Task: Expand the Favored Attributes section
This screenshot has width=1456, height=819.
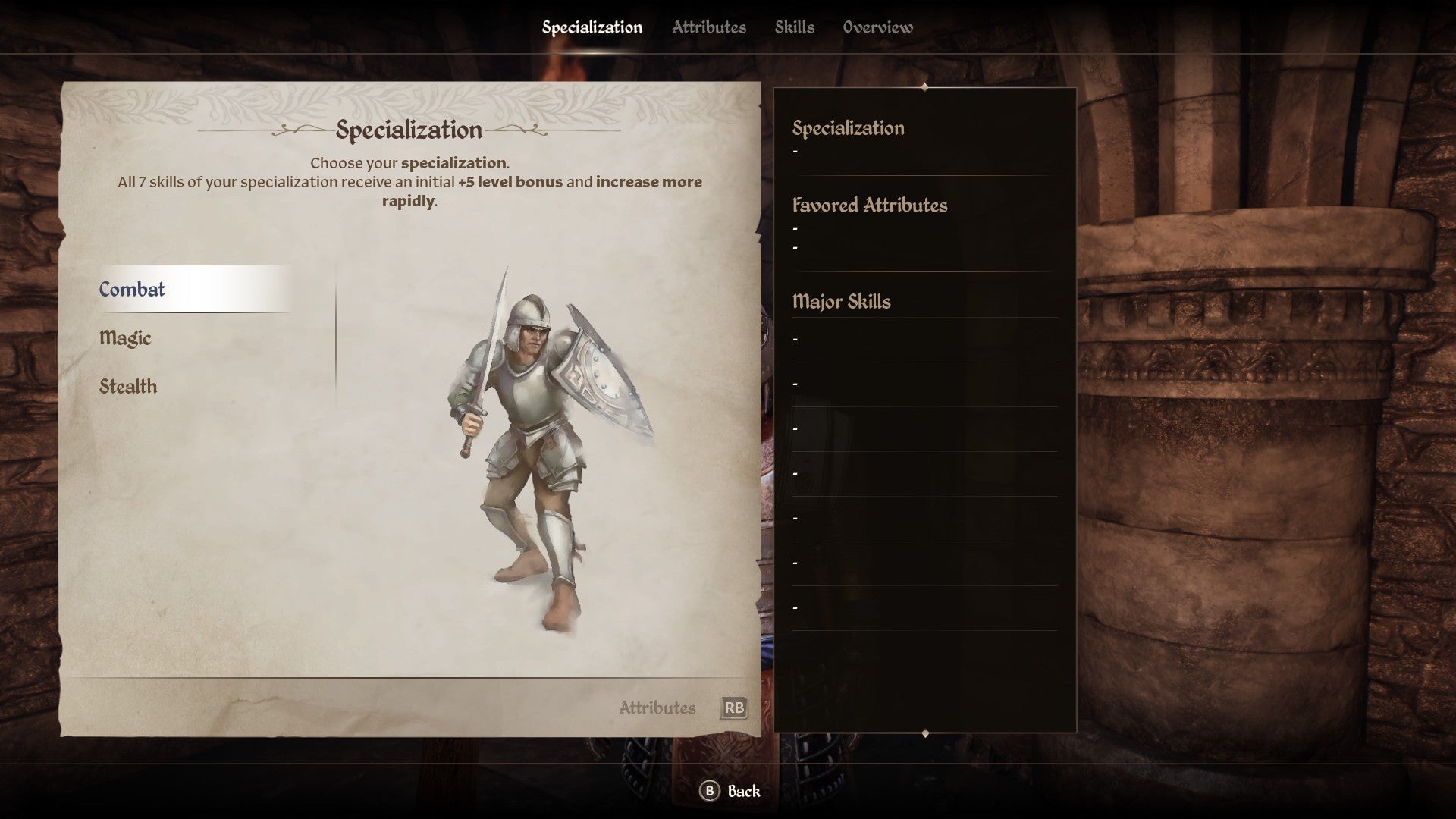Action: [x=870, y=206]
